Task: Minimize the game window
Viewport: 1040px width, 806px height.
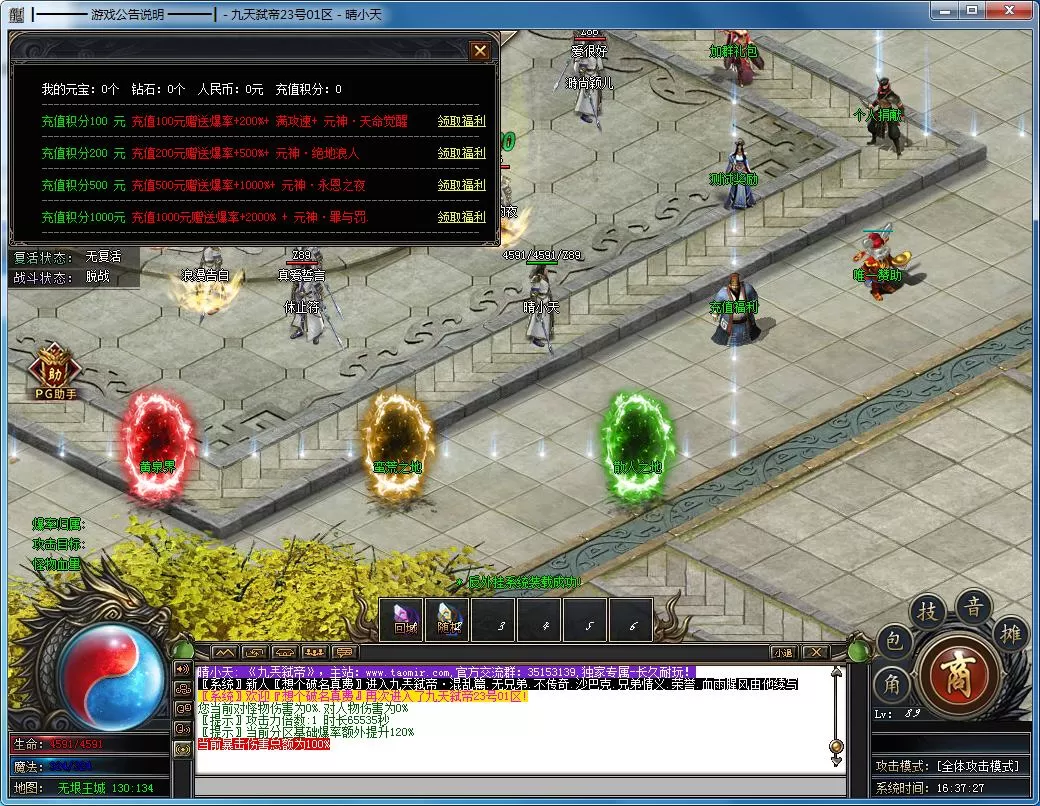Action: point(943,10)
